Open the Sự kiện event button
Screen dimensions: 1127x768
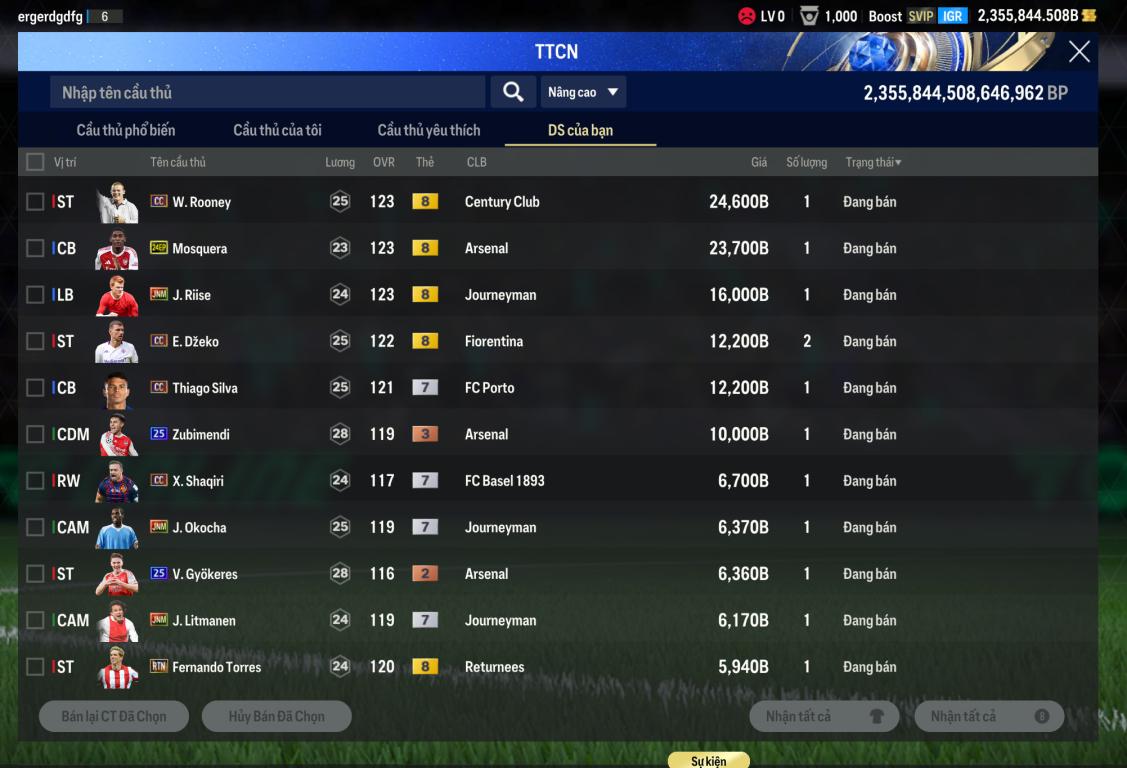(708, 761)
